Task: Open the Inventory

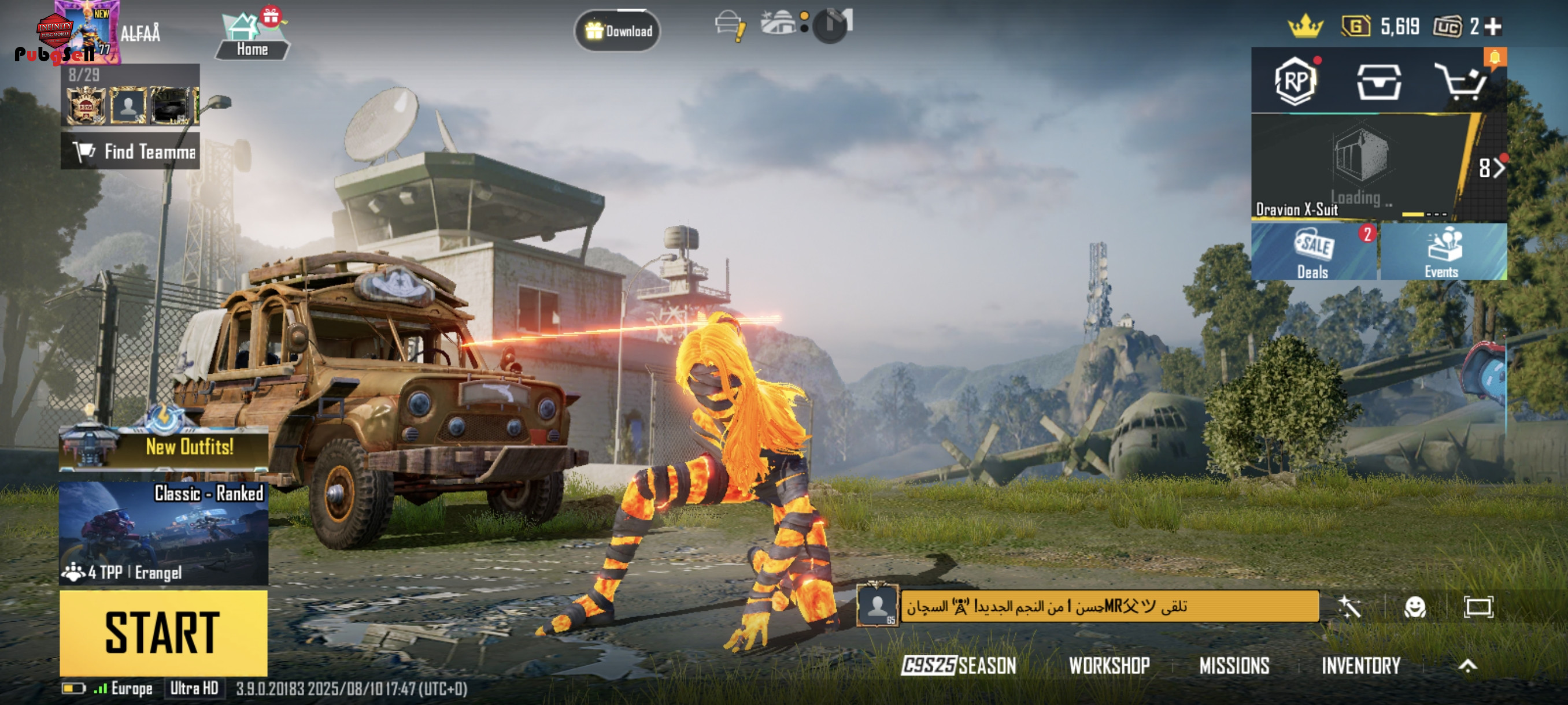Action: 1361,666
